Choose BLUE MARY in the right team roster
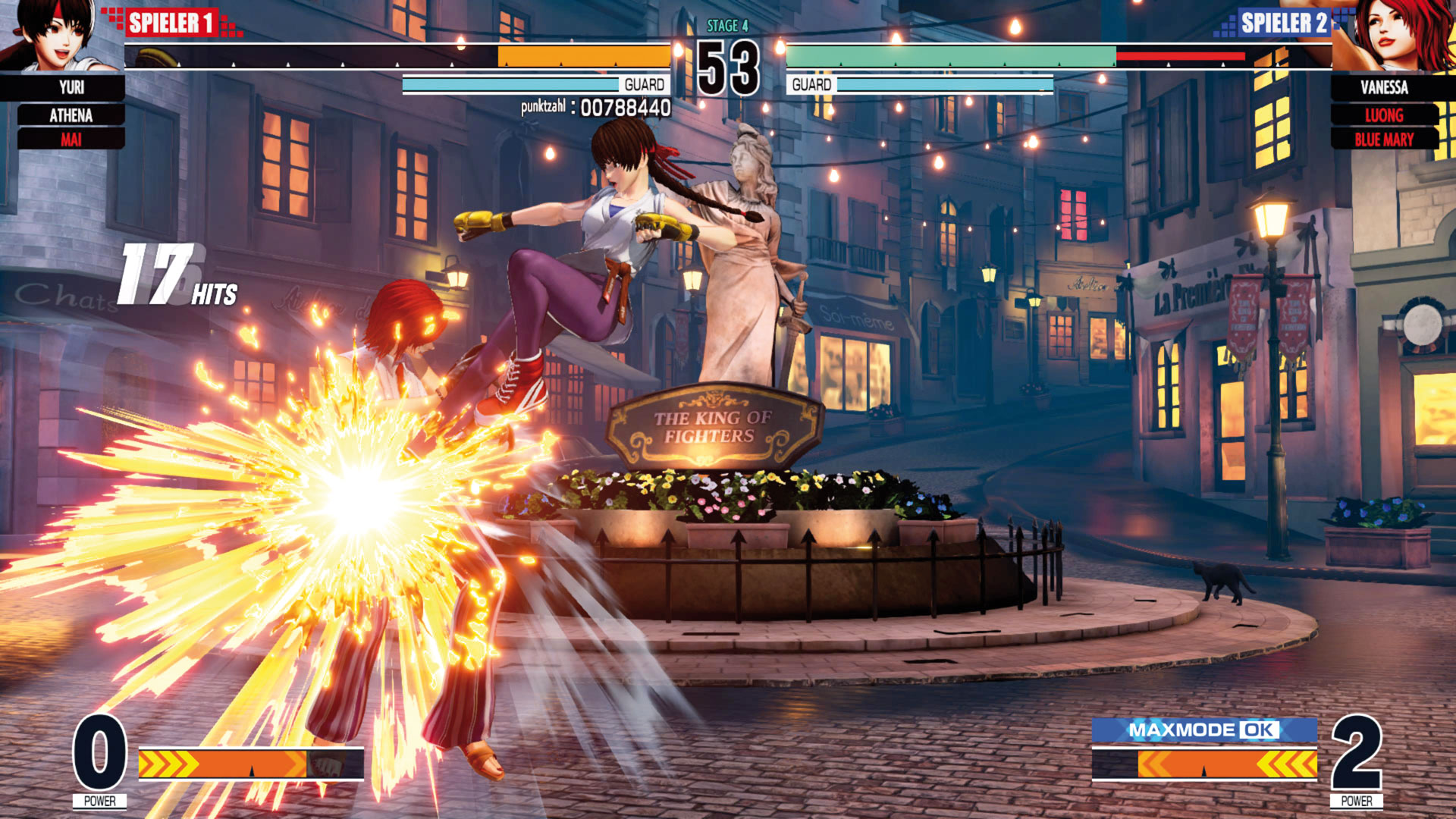 1384,140
